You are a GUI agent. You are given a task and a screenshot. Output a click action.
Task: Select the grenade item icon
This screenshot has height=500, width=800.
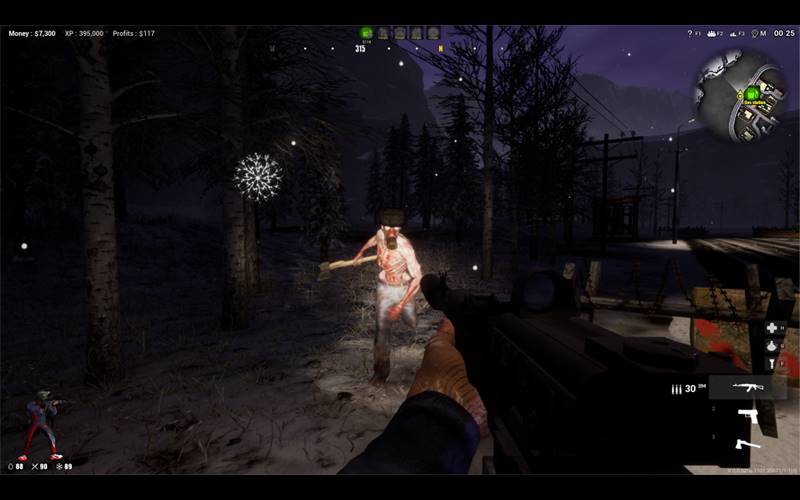click(771, 346)
